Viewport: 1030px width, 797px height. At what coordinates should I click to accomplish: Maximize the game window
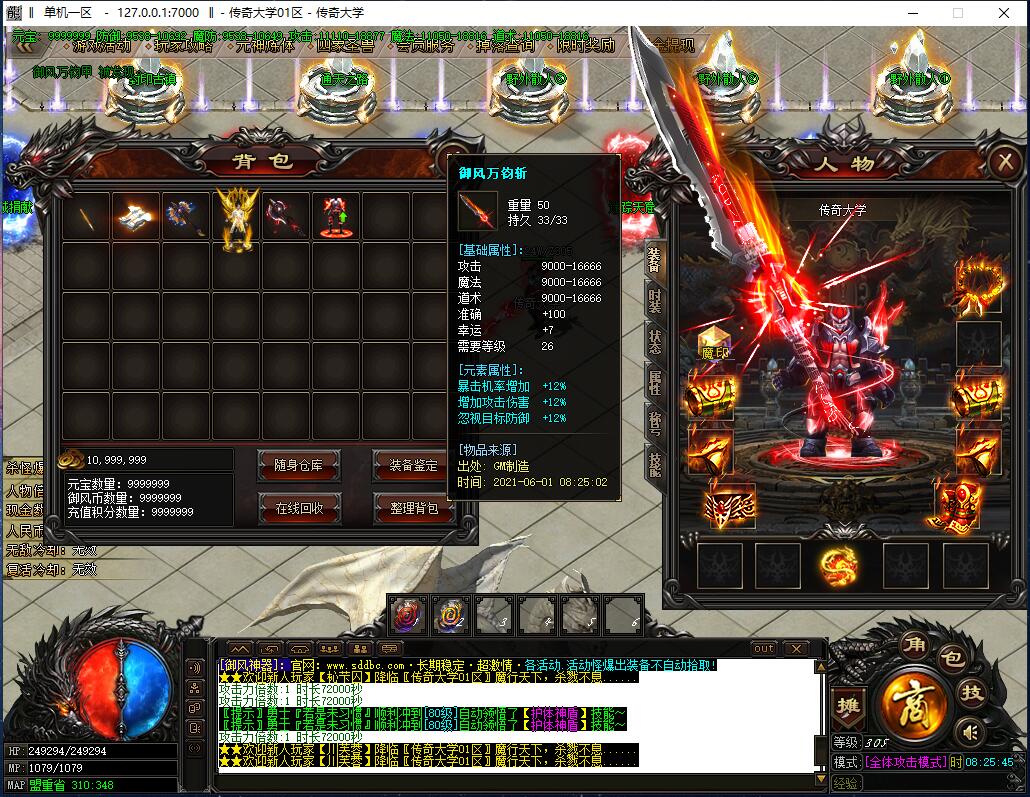pyautogui.click(x=957, y=13)
